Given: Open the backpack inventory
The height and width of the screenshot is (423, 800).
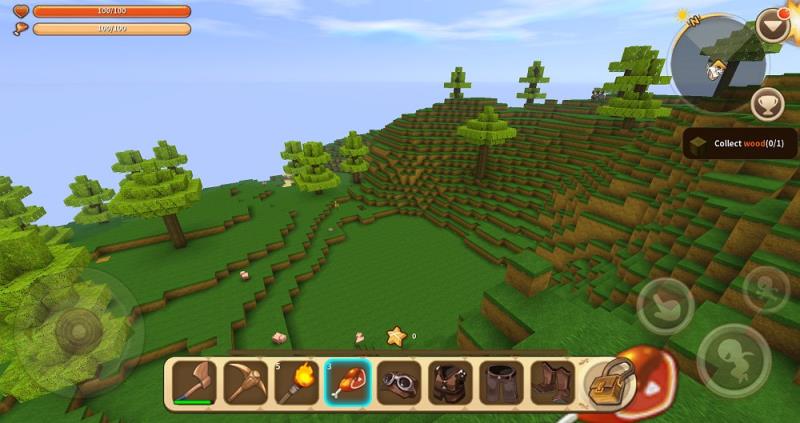Looking at the screenshot, I should [608, 383].
